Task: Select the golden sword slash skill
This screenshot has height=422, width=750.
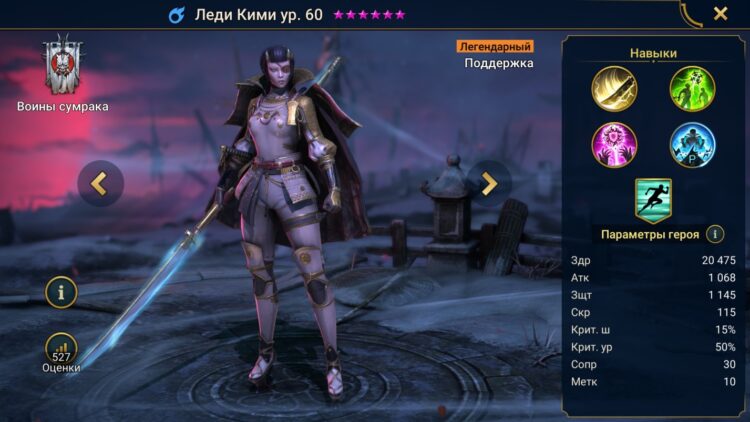Action: coord(614,88)
